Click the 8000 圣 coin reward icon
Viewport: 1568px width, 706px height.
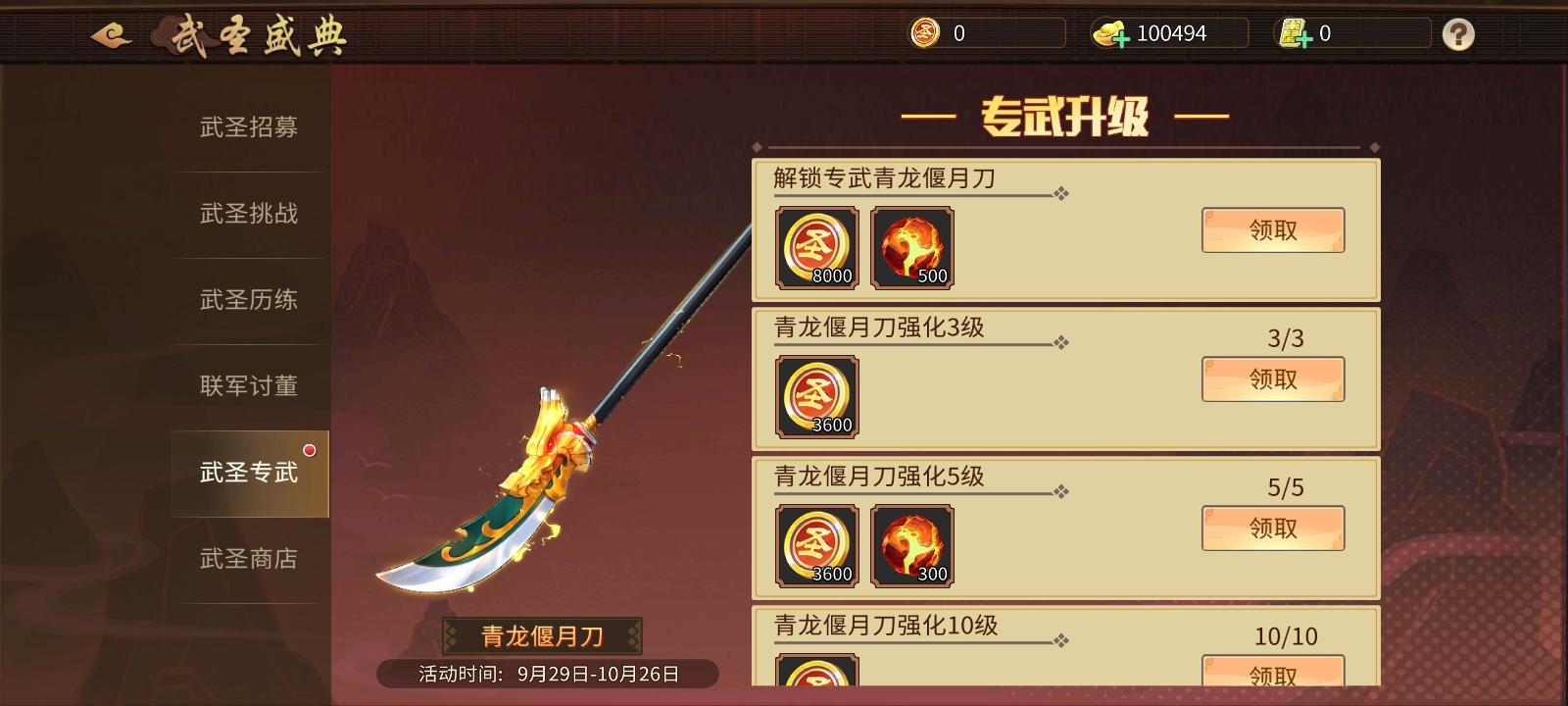817,248
